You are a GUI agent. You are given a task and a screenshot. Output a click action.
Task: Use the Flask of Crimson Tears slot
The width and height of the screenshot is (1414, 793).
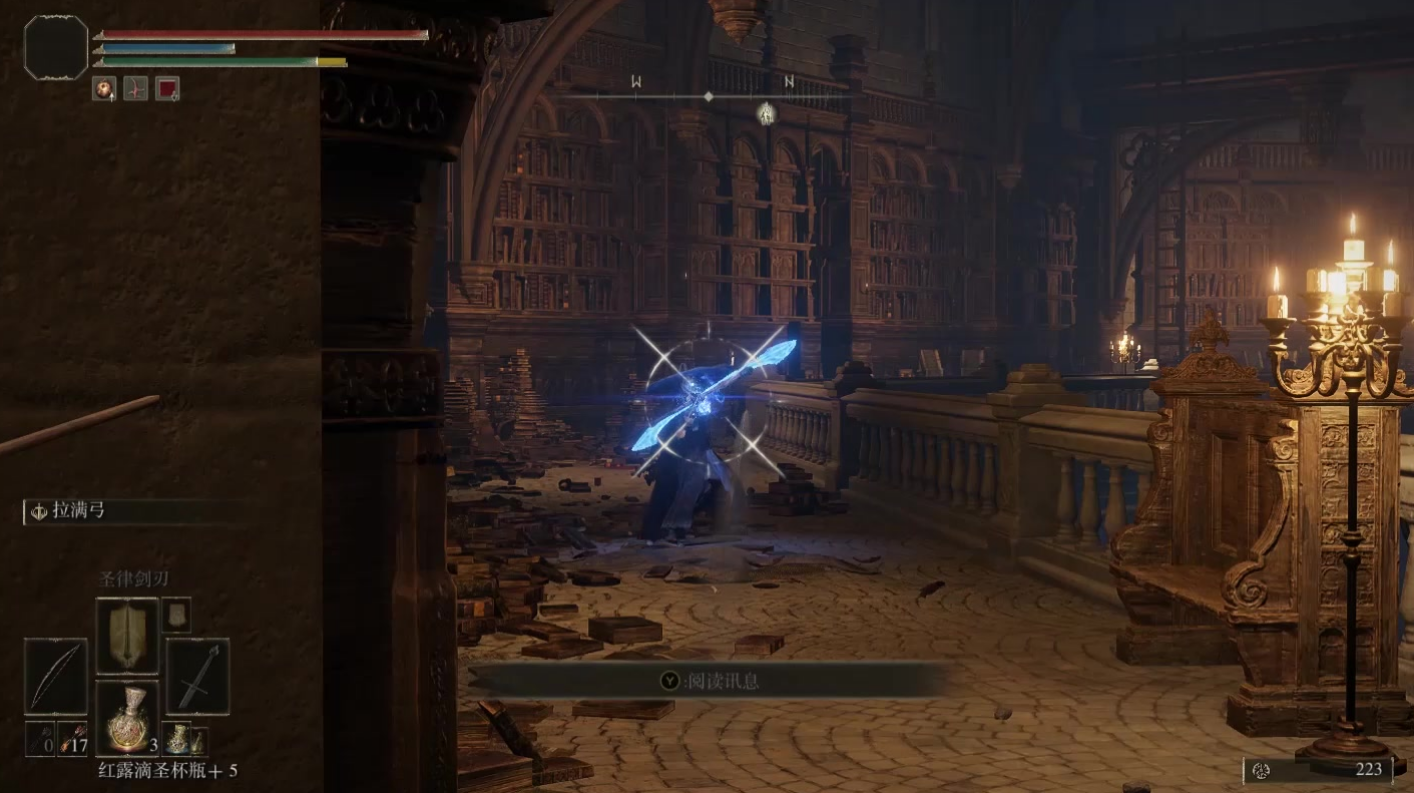pyautogui.click(x=126, y=719)
